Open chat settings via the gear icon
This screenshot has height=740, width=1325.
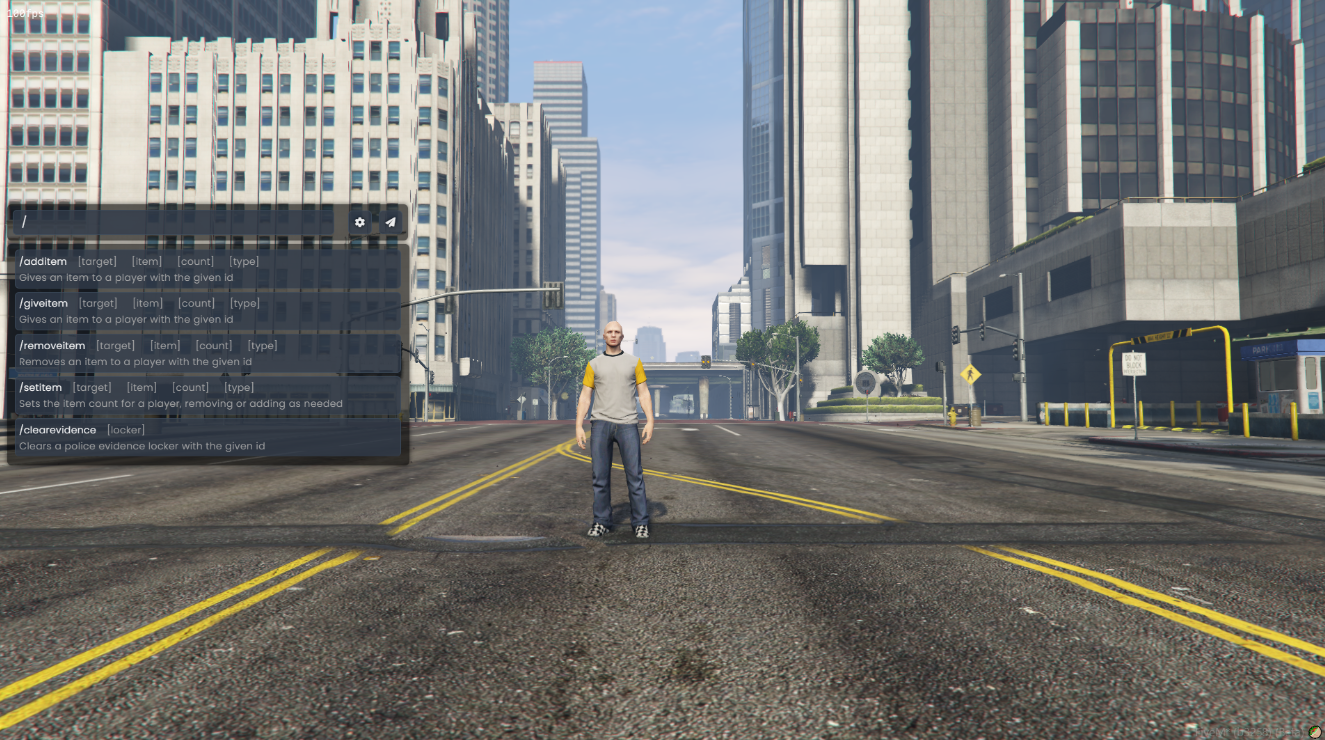[x=360, y=222]
